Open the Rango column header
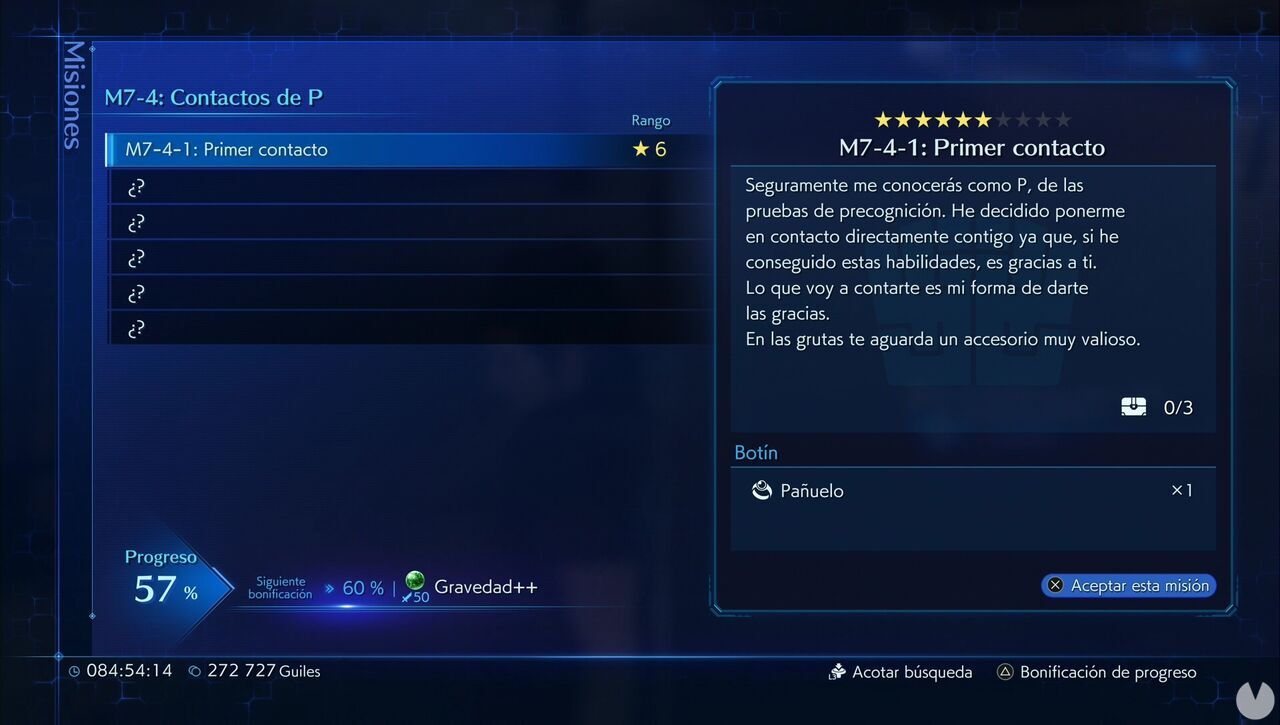 tap(651, 120)
